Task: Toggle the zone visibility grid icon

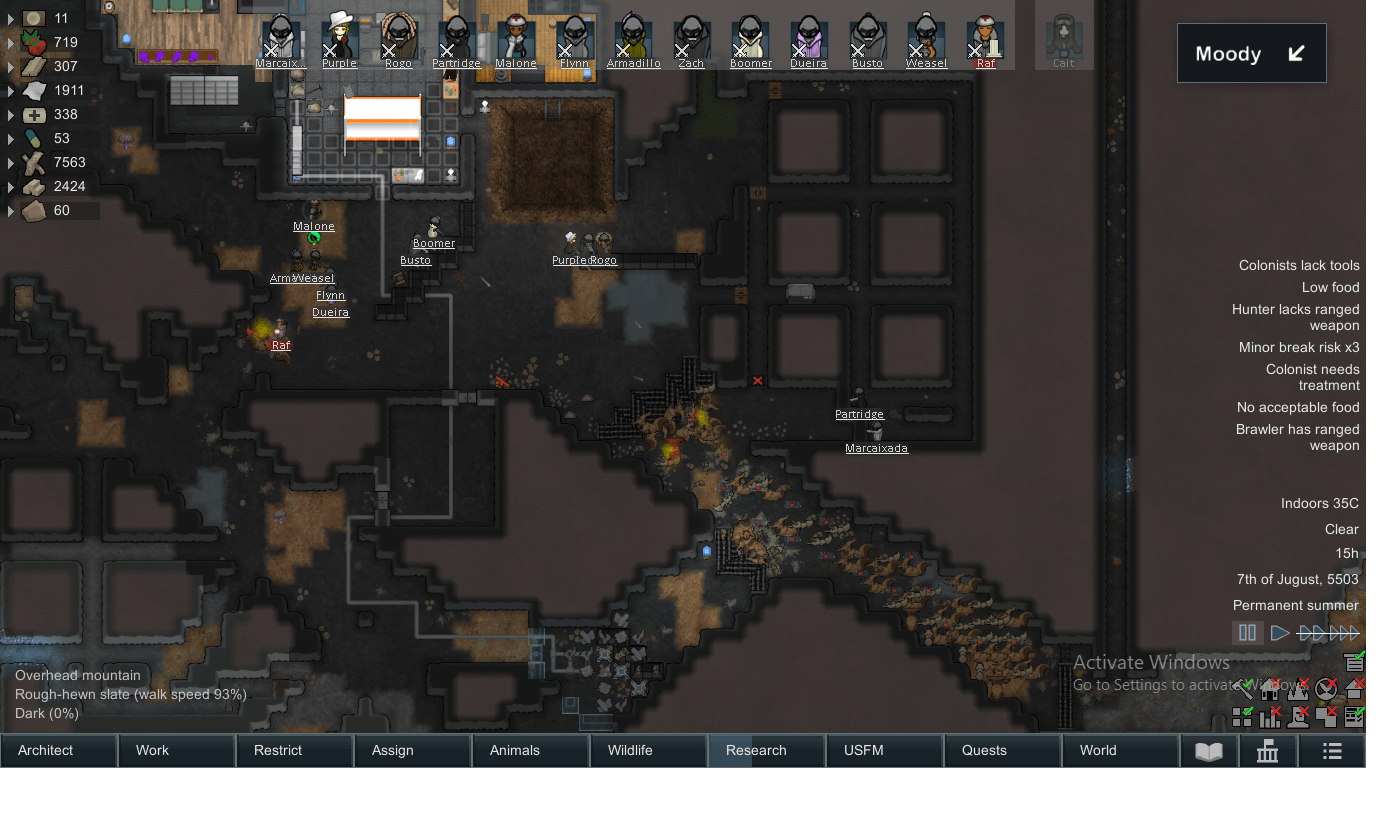Action: 1243,717
